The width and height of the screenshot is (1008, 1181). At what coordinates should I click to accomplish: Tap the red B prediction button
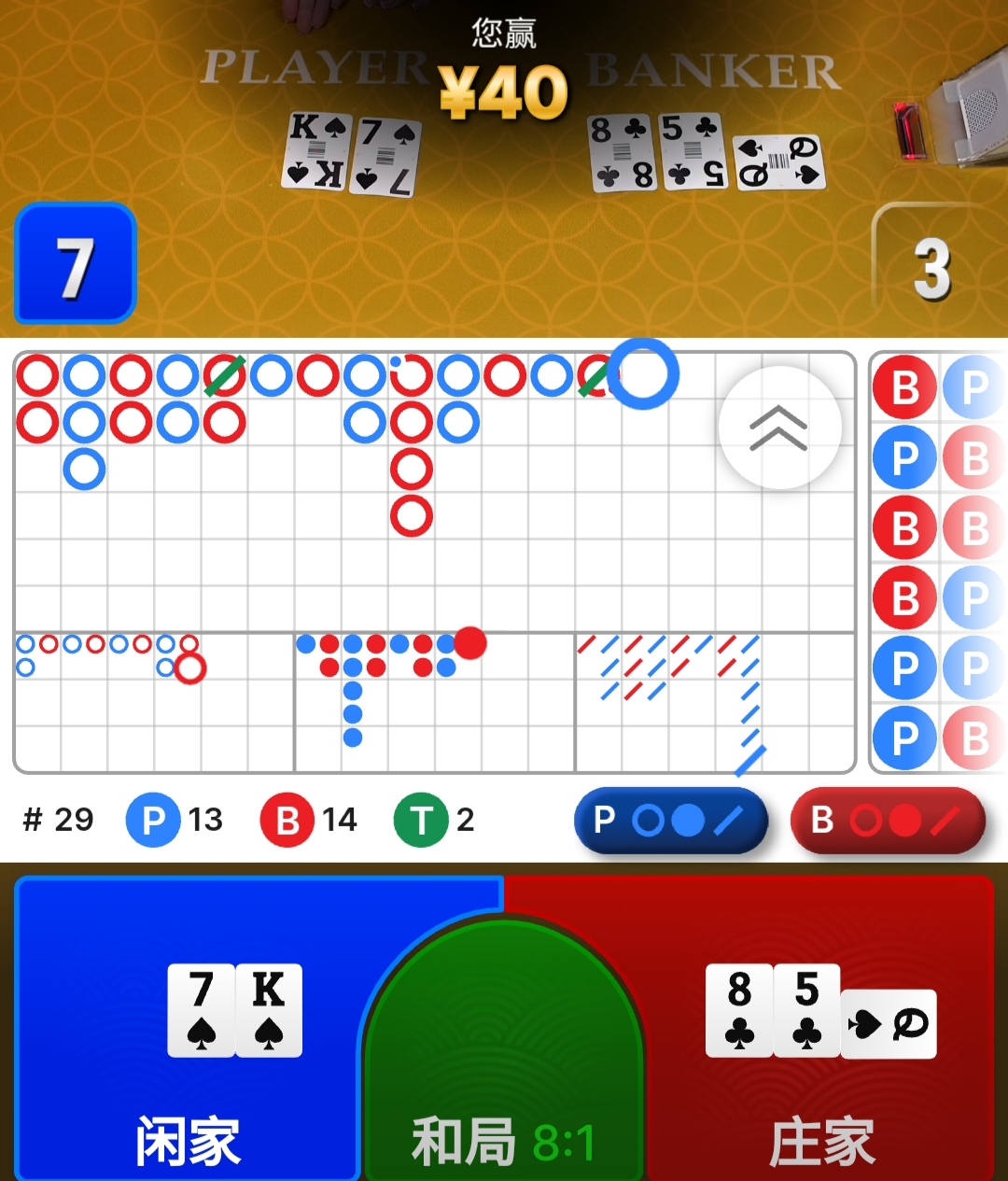coord(887,821)
